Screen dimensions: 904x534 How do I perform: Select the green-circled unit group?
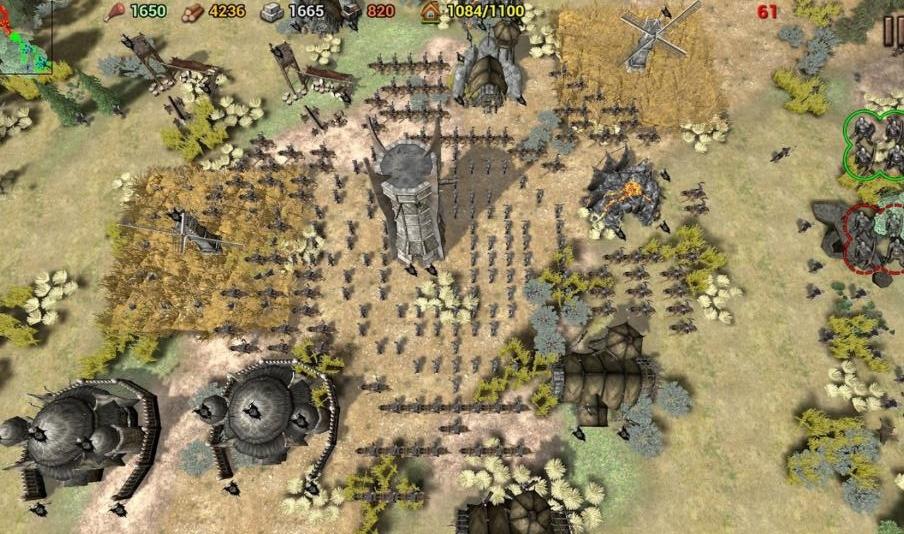tap(874, 144)
